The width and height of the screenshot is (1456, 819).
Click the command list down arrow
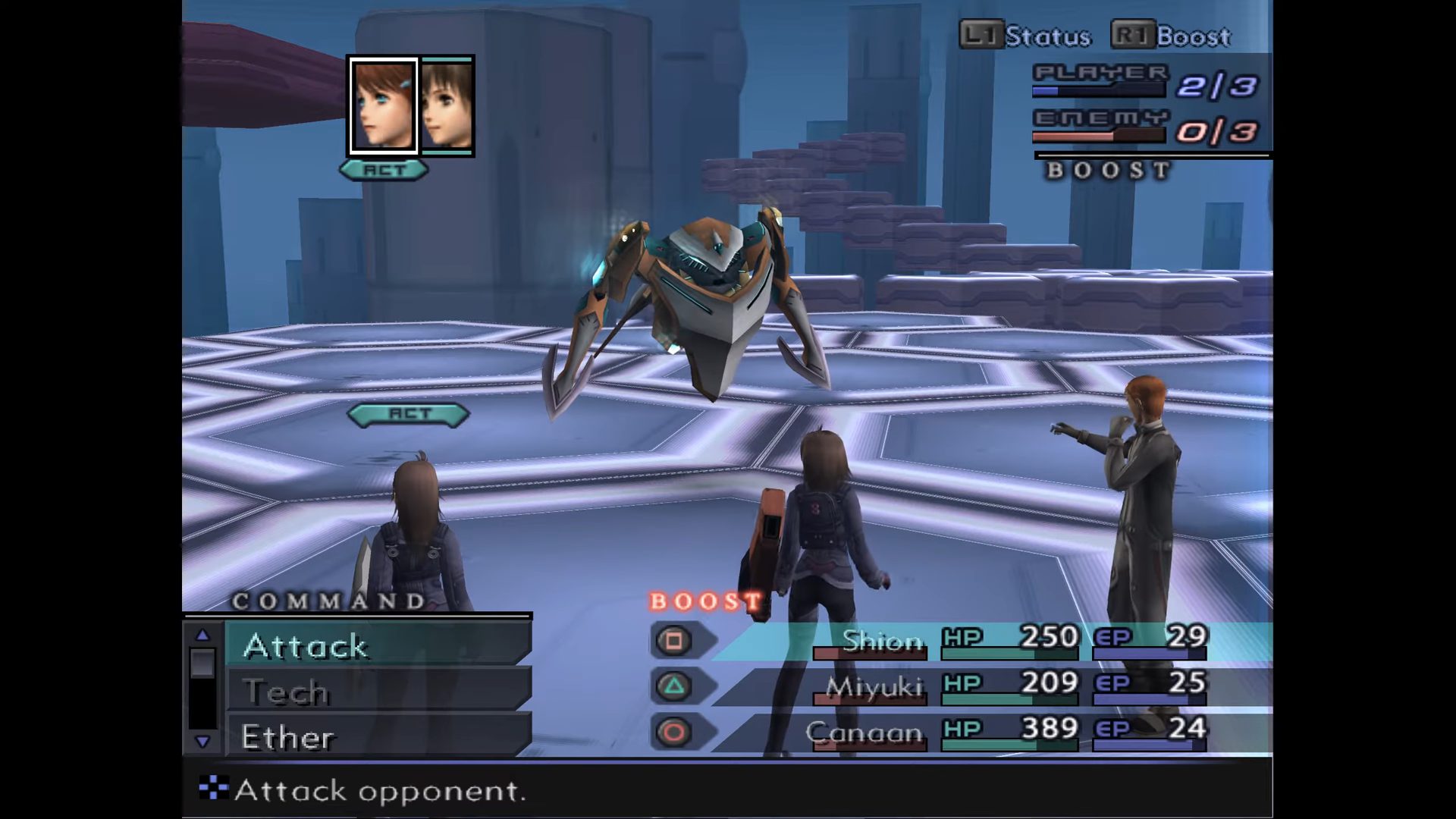[x=202, y=742]
